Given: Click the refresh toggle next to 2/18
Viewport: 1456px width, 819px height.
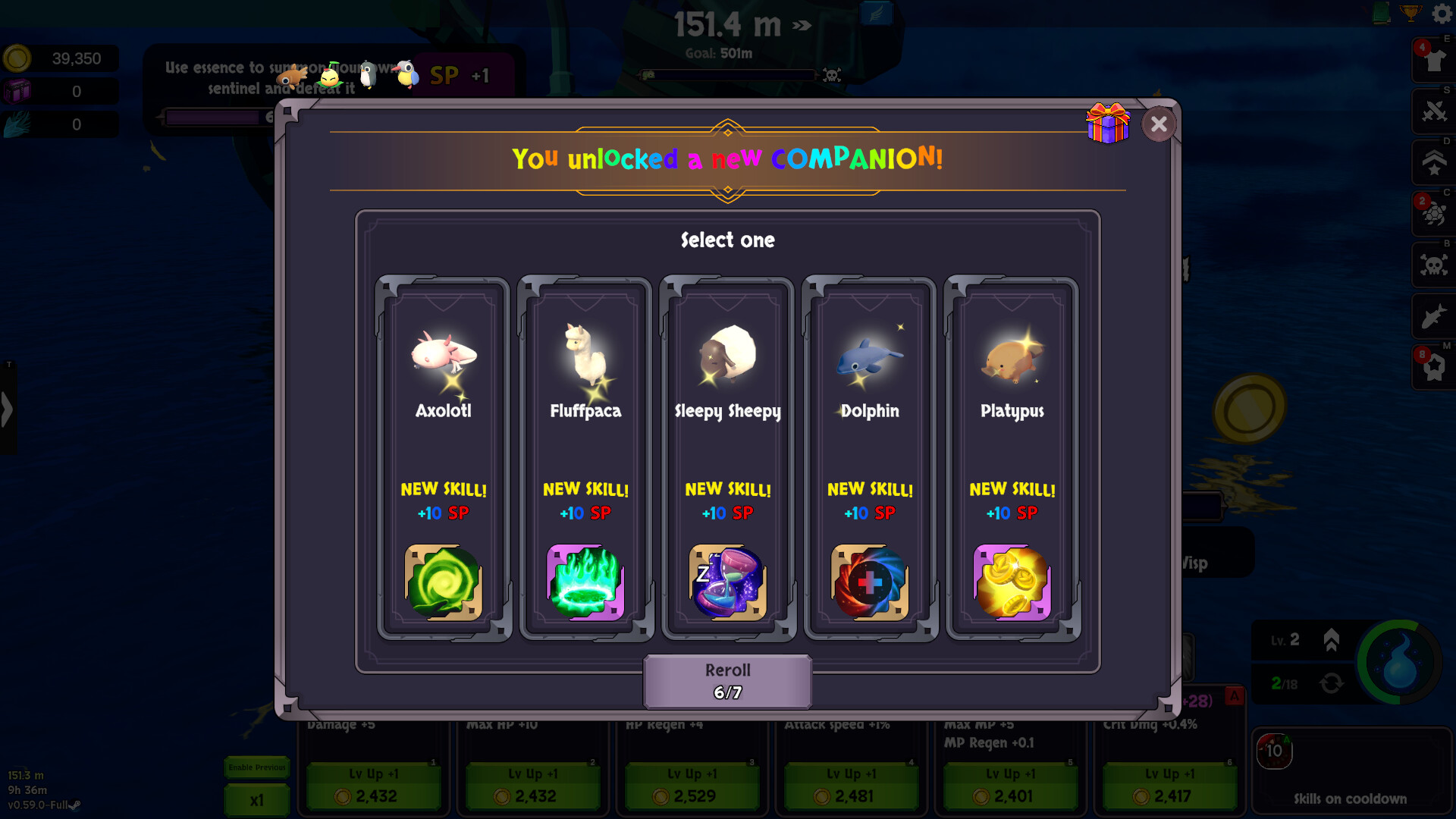Looking at the screenshot, I should [x=1332, y=683].
